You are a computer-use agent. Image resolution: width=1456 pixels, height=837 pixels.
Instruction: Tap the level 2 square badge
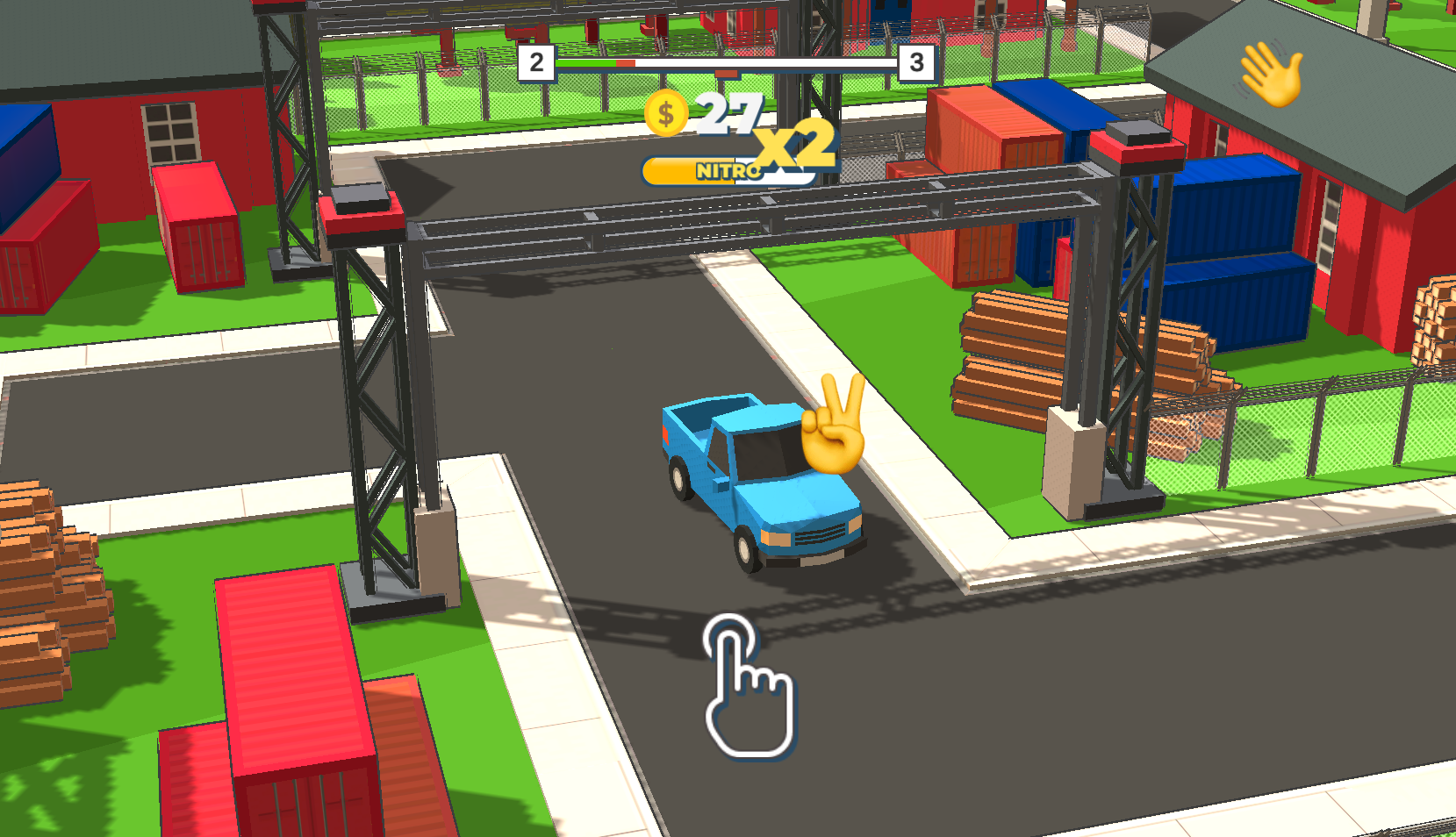coord(537,62)
